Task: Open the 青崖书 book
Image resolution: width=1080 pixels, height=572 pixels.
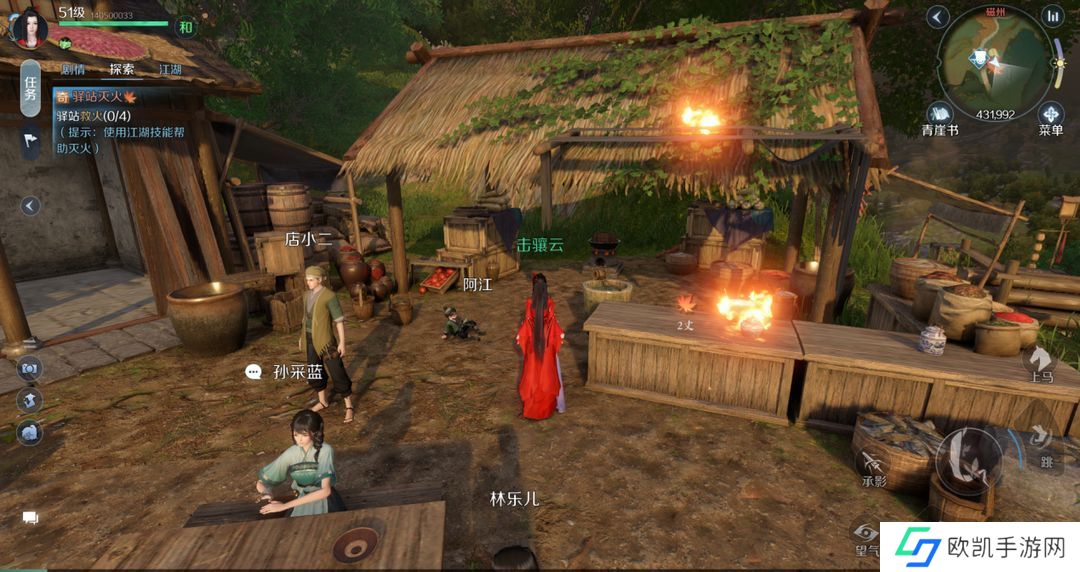Action: (940, 115)
